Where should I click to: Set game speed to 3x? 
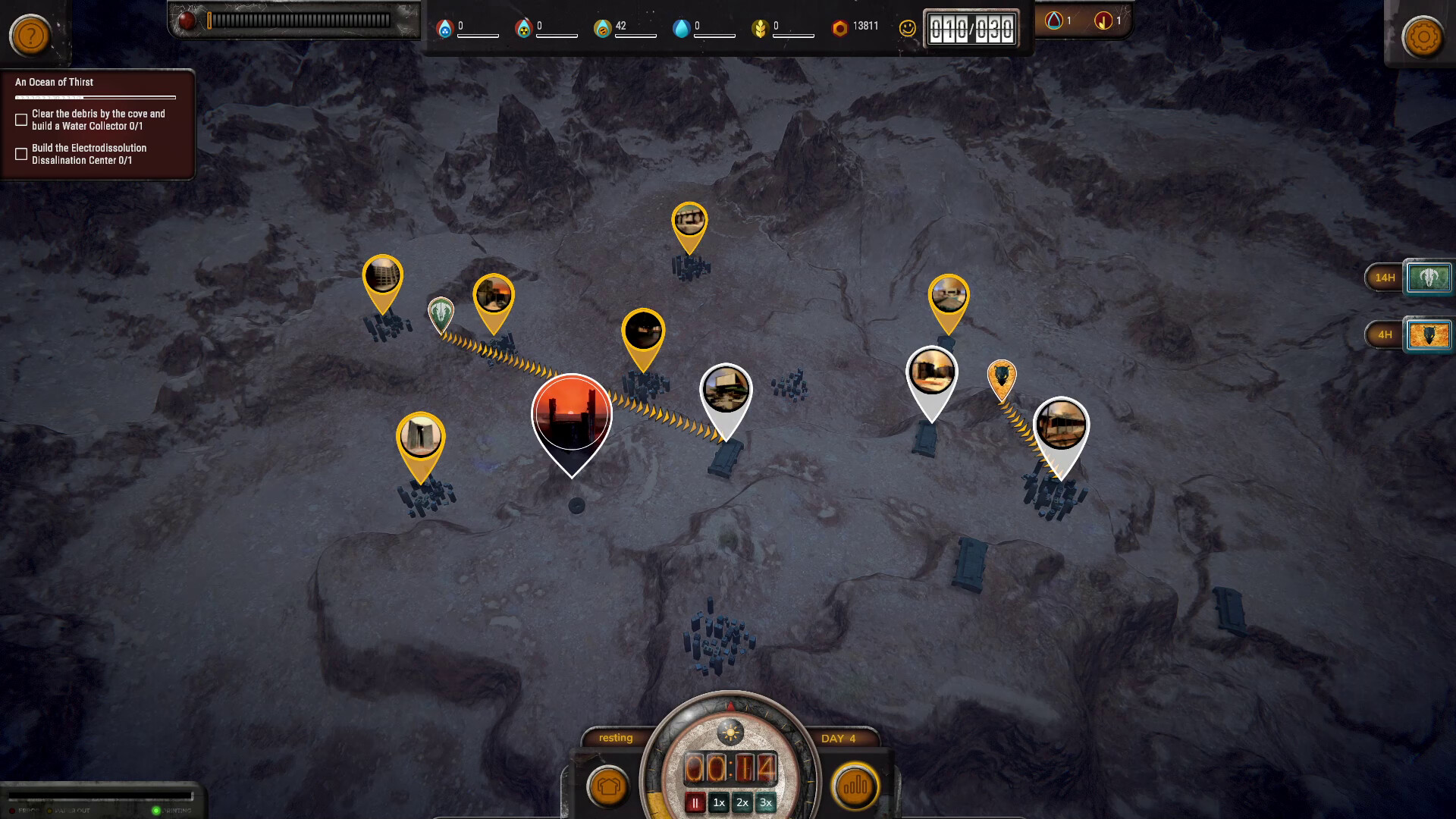[766, 802]
